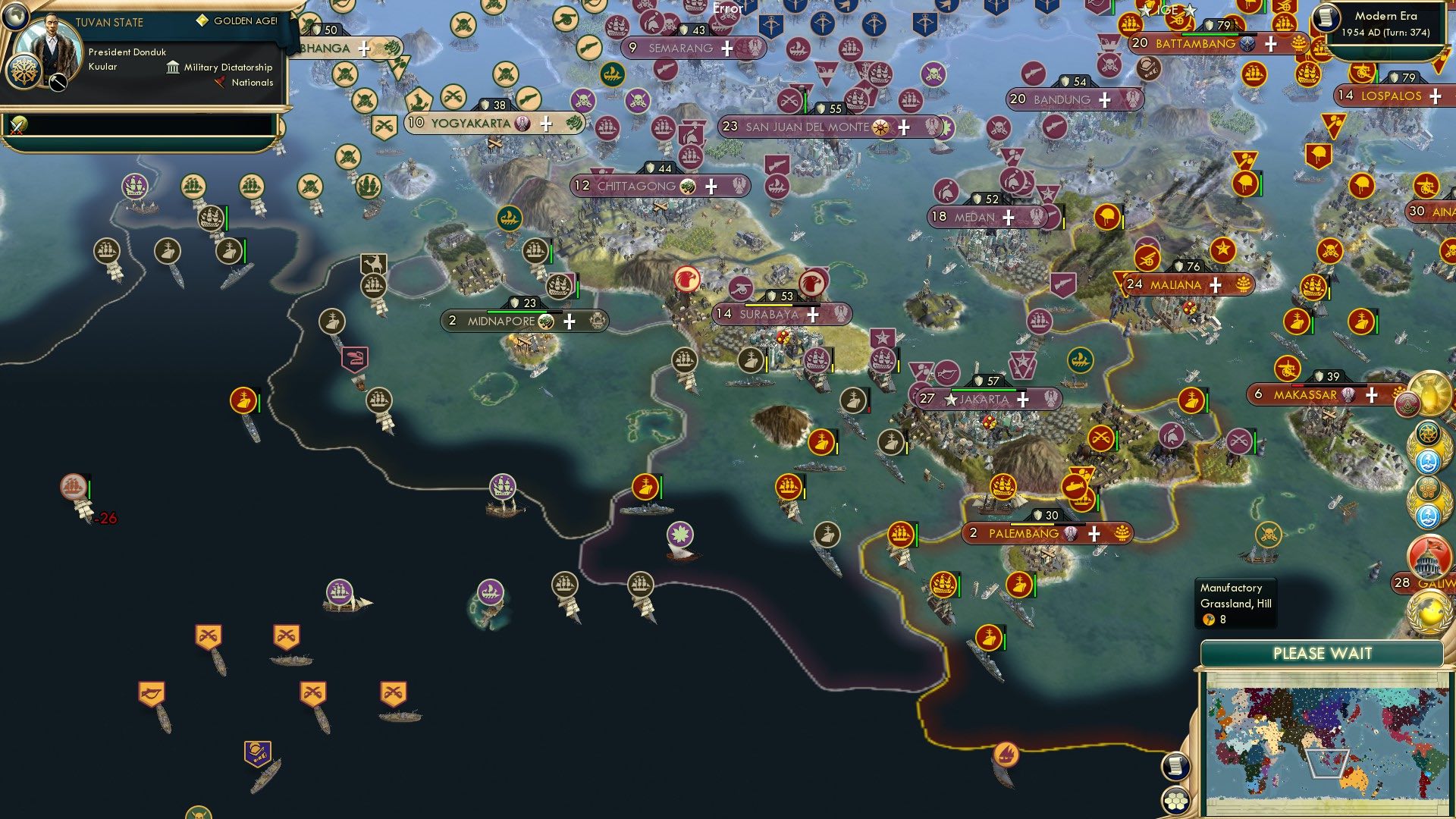This screenshot has width=1456, height=819.
Task: Expand Palembang's banner via its plus button
Action: click(x=1097, y=533)
